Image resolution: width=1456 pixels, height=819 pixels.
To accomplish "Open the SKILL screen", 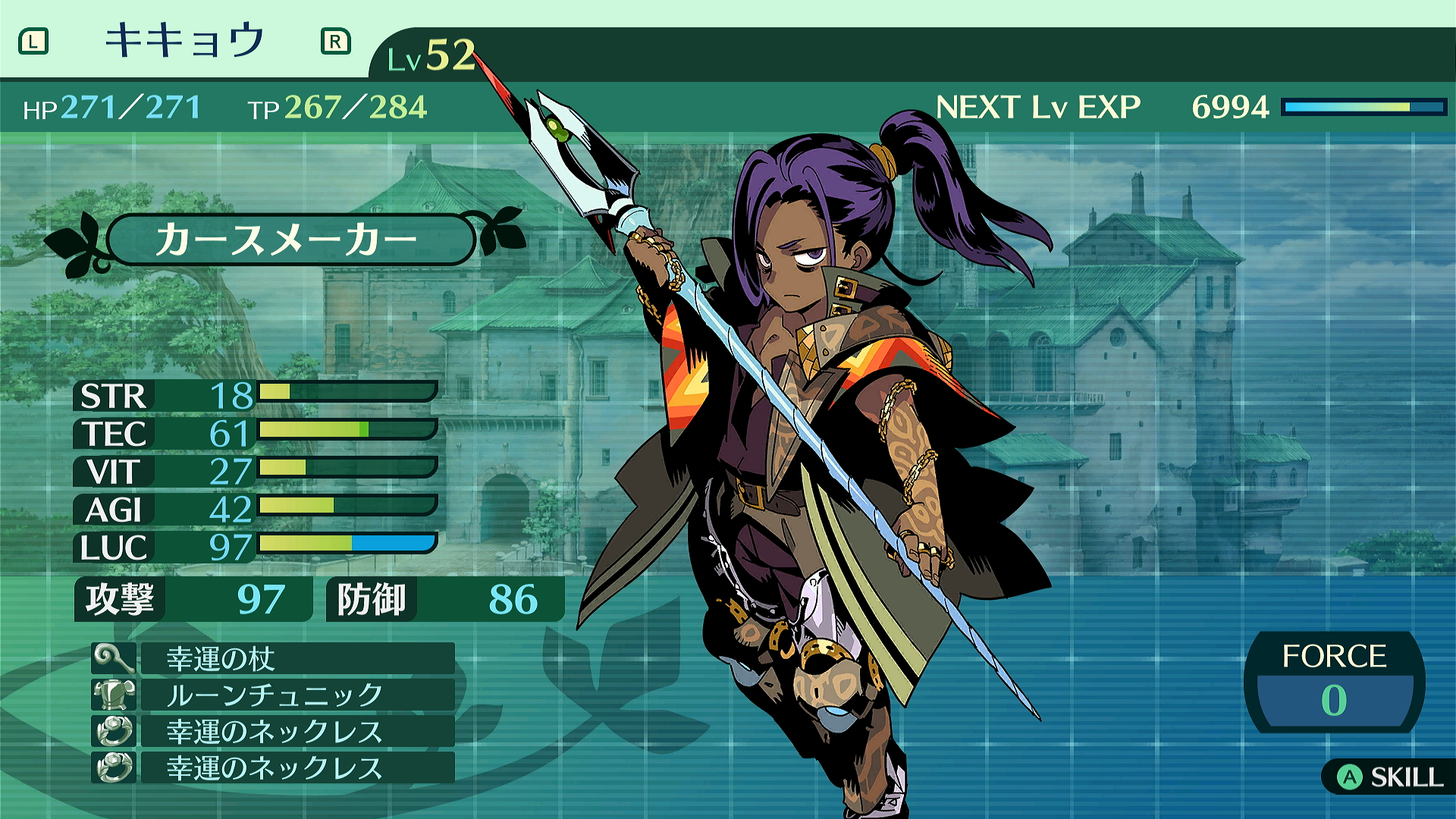I will (x=1389, y=777).
